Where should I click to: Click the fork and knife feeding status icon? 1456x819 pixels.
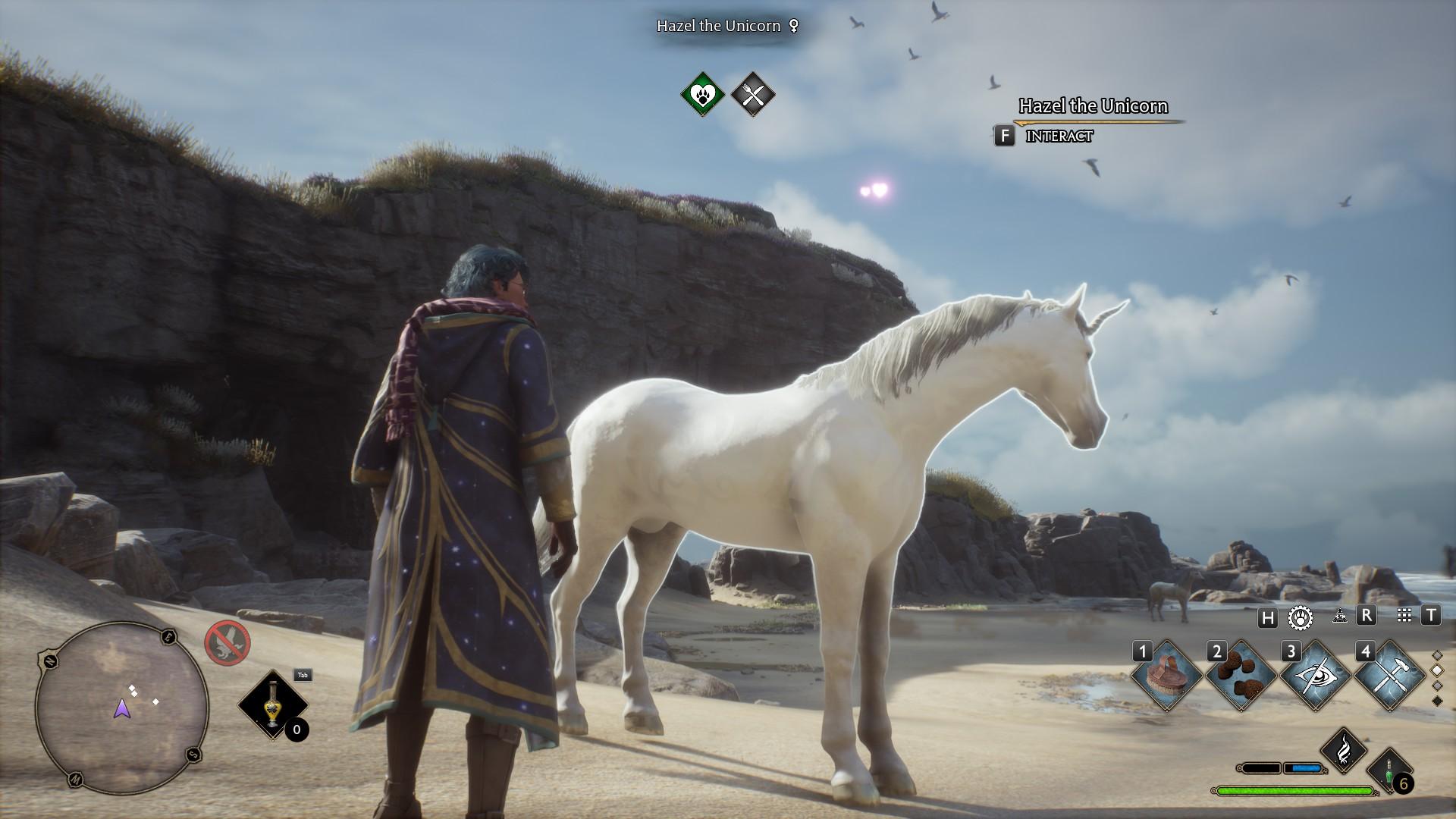(x=752, y=95)
